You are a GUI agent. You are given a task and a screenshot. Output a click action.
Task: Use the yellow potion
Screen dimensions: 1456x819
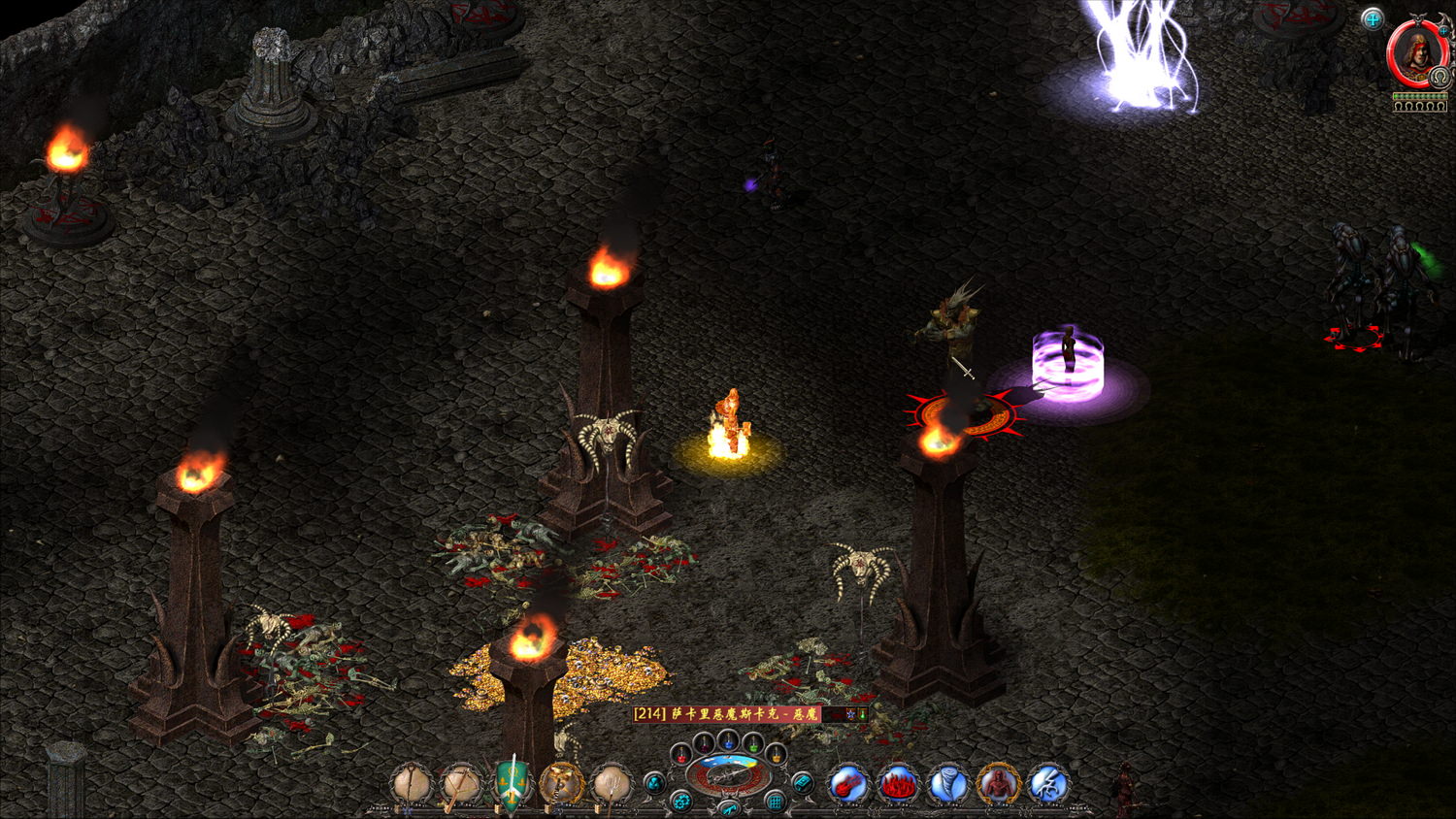point(775,754)
